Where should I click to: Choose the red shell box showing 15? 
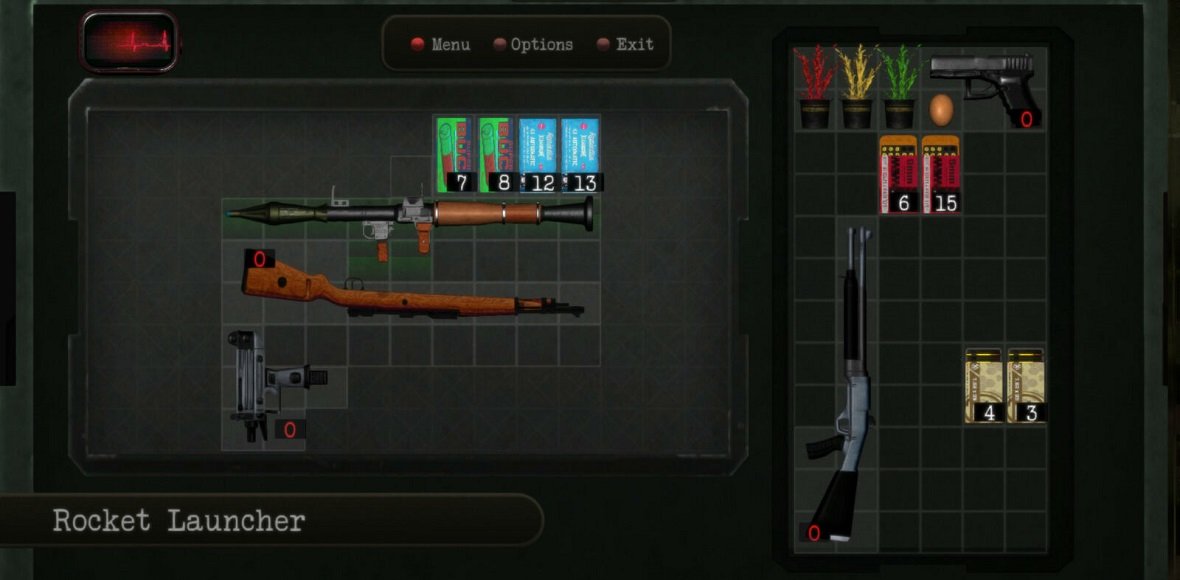[941, 174]
